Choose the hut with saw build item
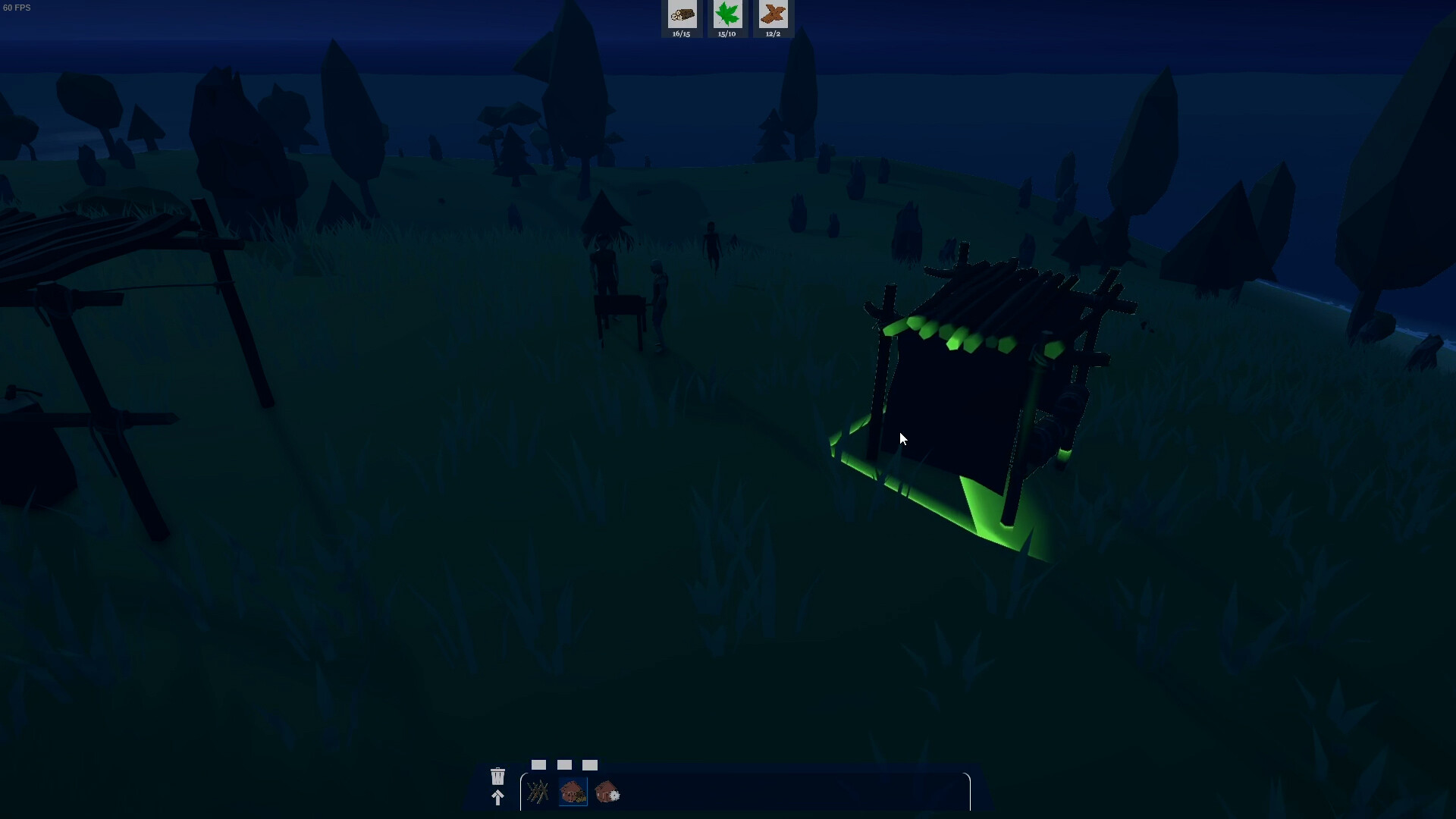The image size is (1456, 819). click(608, 792)
